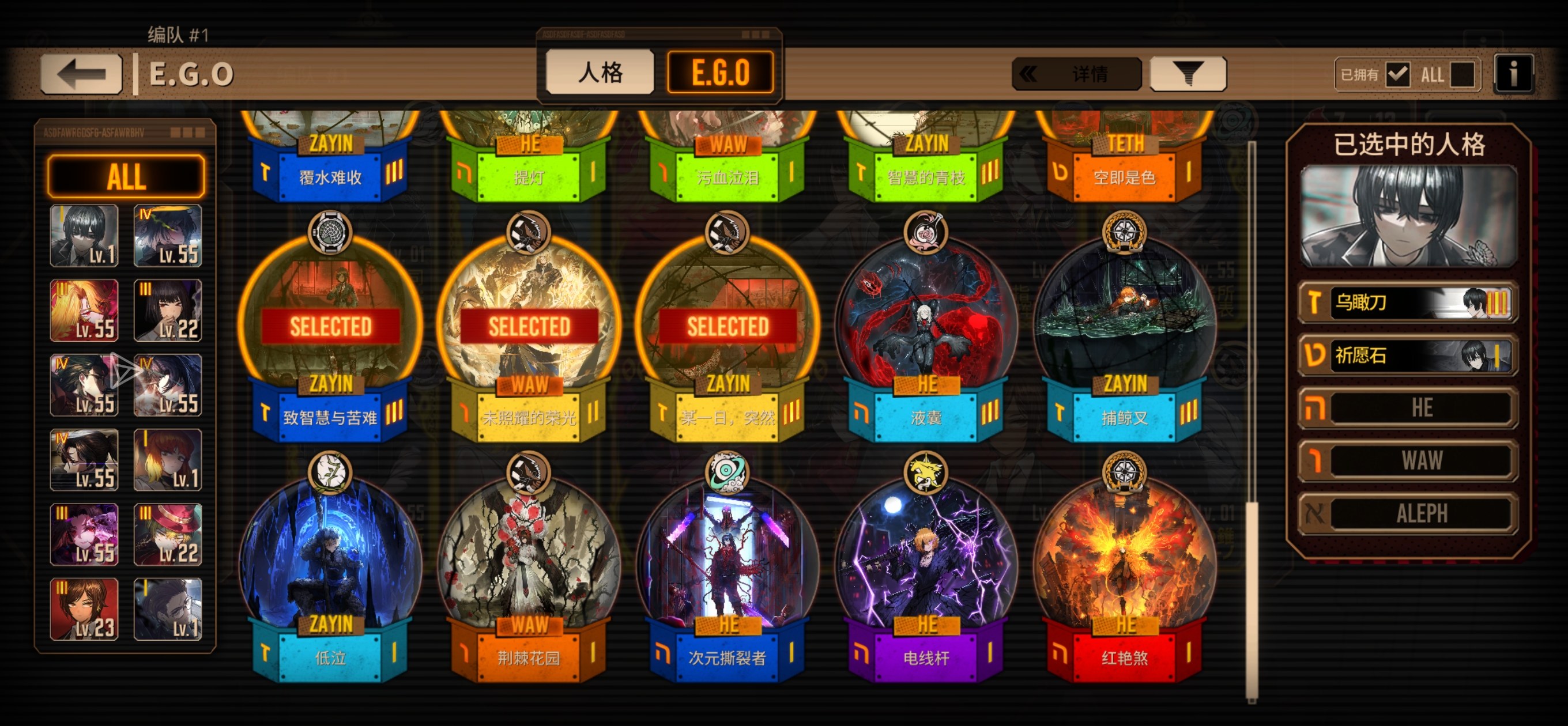Screen dimensions: 1568x726
Task: Go back with the arrow button
Action: pos(81,74)
